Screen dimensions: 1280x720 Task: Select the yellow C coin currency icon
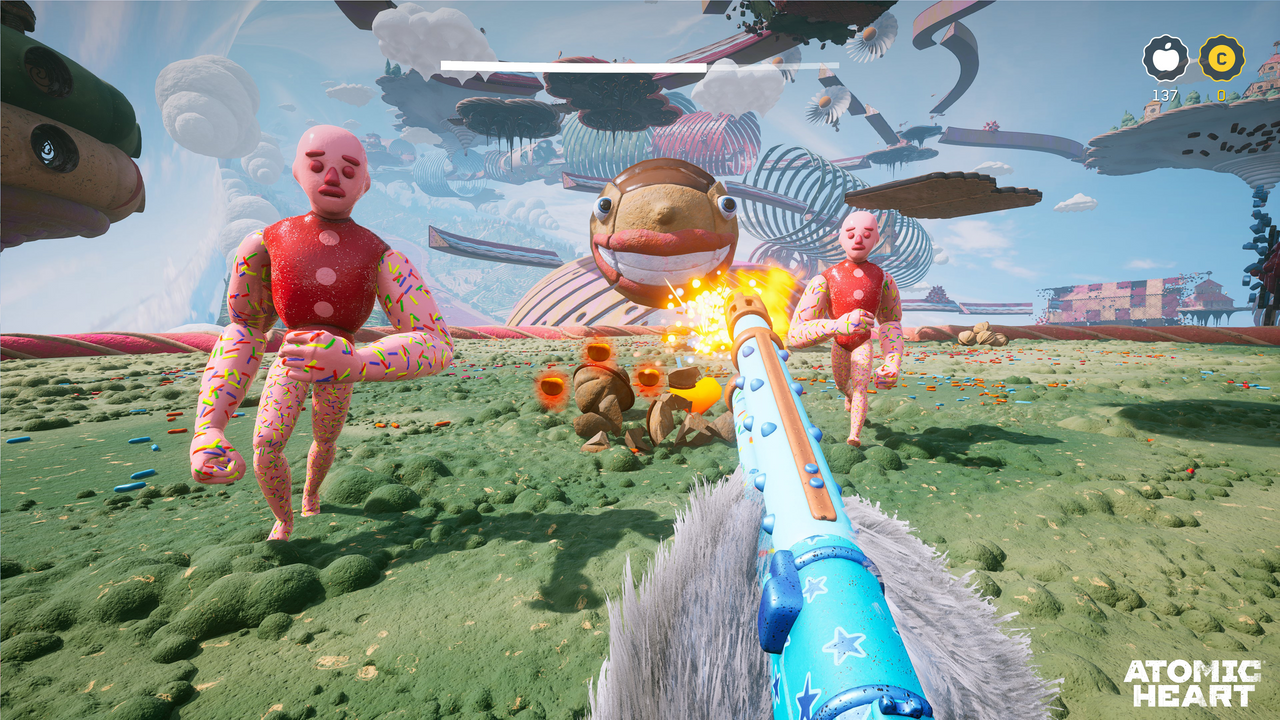click(x=1222, y=60)
